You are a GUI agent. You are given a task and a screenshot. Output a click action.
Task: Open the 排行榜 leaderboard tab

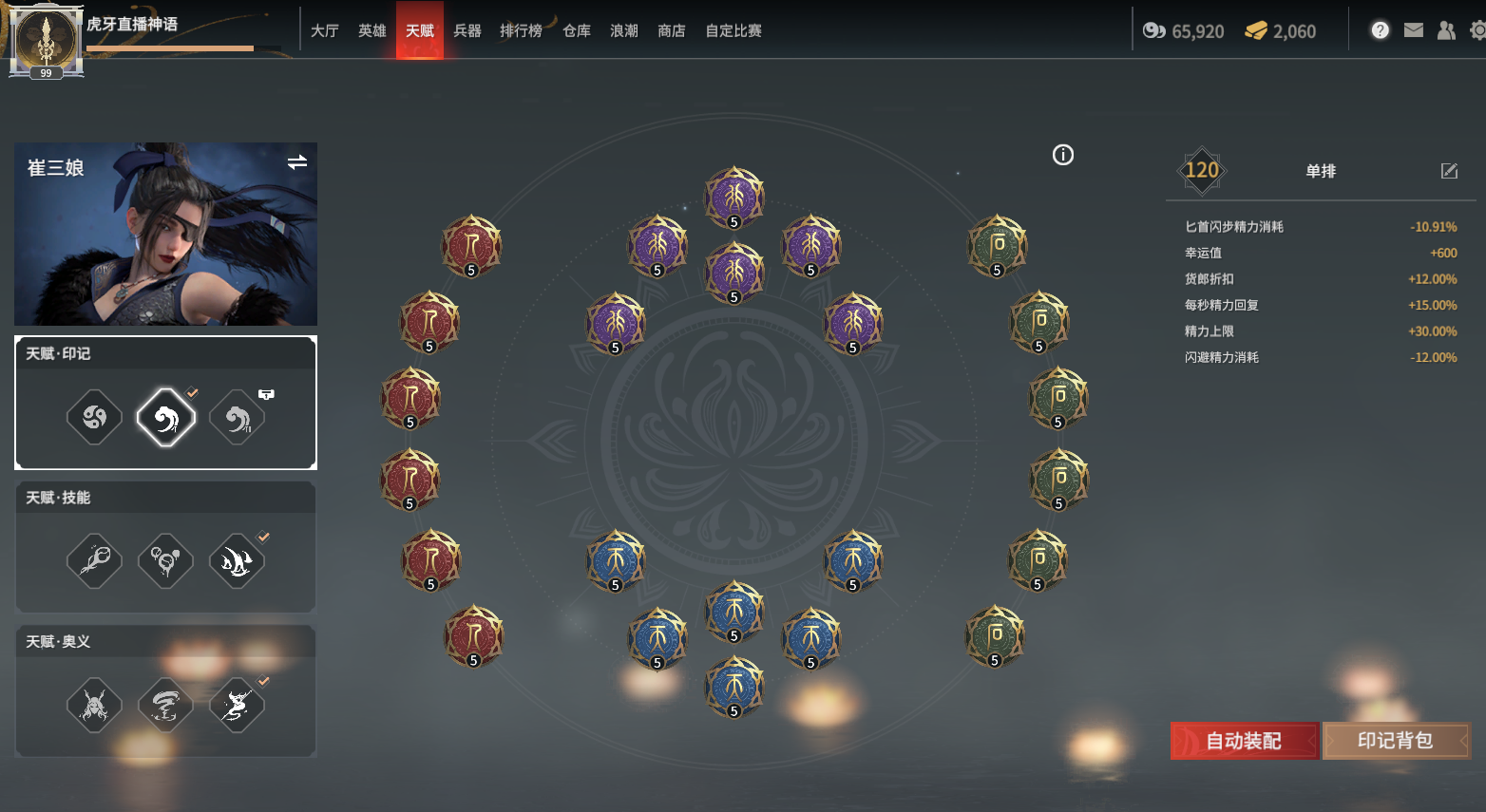tap(521, 30)
